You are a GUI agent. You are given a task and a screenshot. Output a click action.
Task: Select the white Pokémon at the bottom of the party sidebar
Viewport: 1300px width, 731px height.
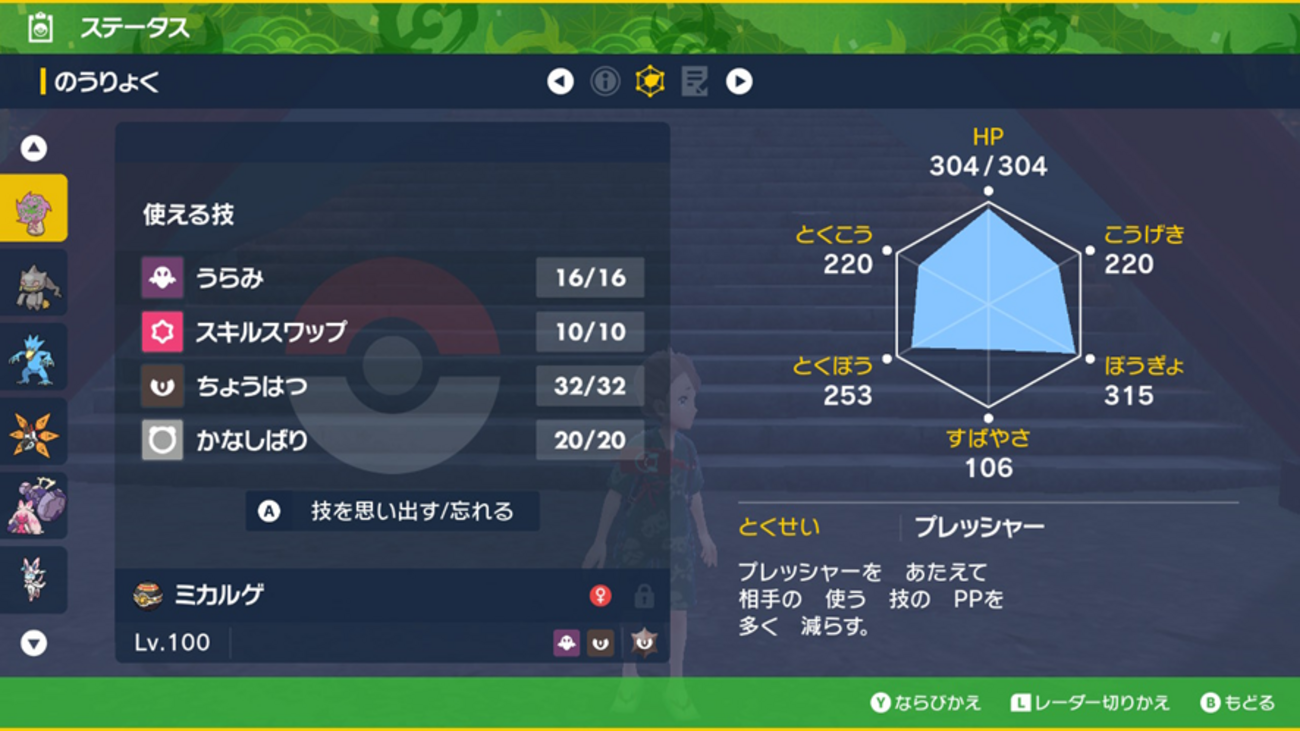(x=34, y=580)
